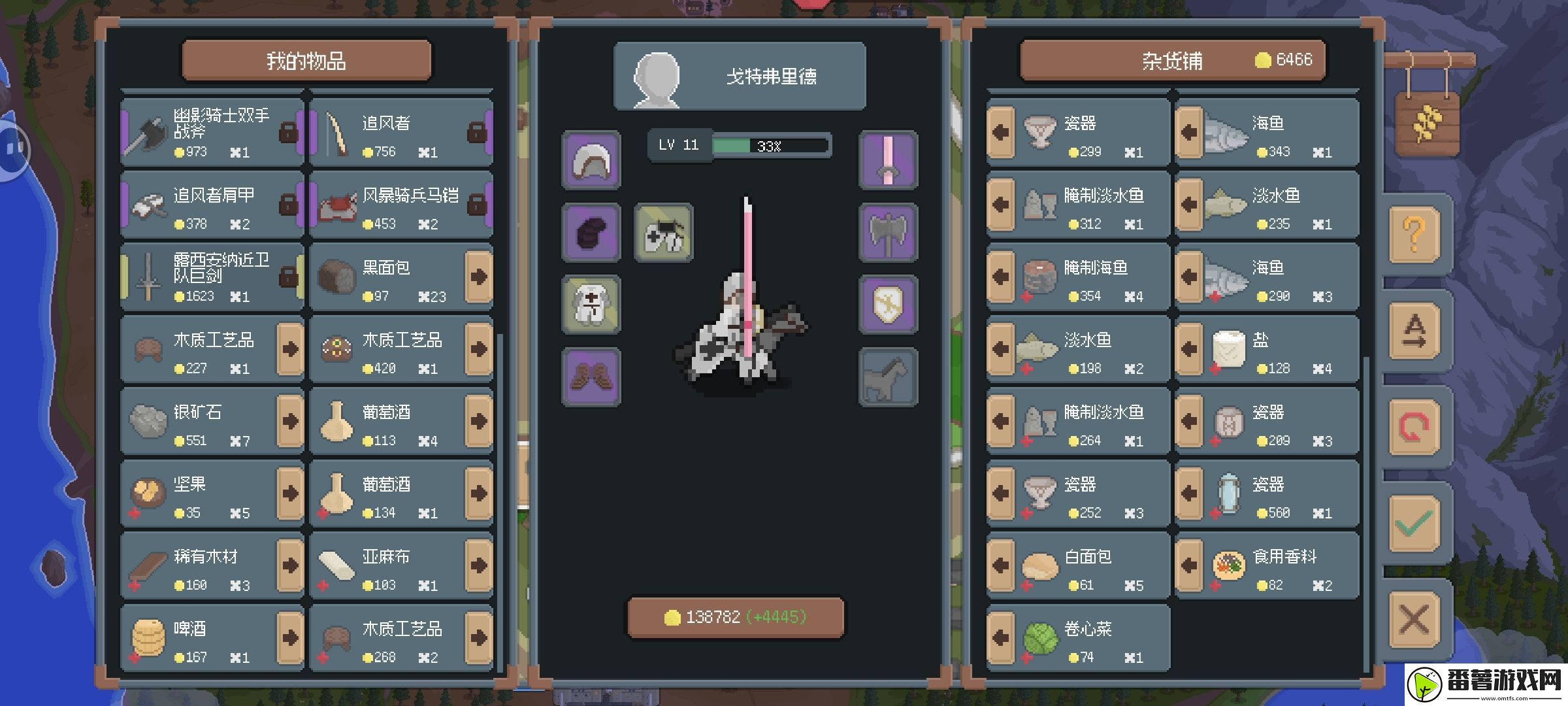
Task: Select the shield equipment slot
Action: coord(888,305)
